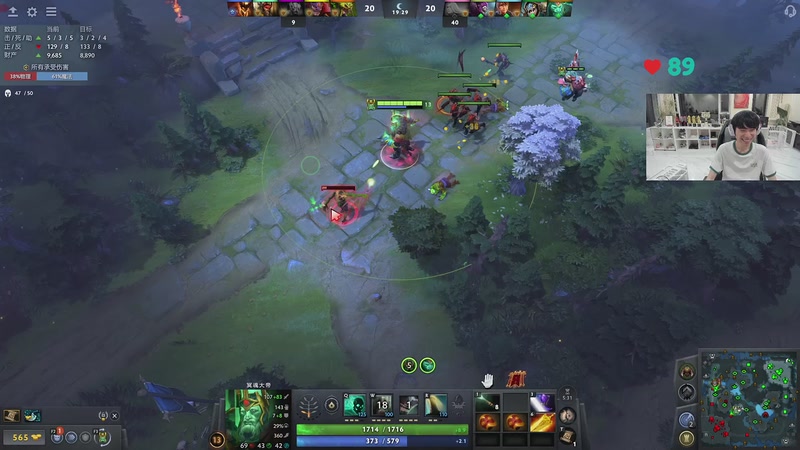Click the Vampiric Spirit ability showing 18

(x=382, y=405)
